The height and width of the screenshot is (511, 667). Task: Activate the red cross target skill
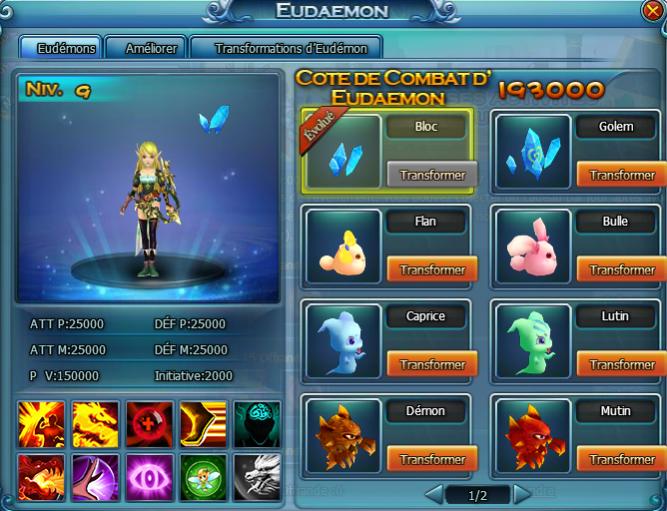point(149,422)
